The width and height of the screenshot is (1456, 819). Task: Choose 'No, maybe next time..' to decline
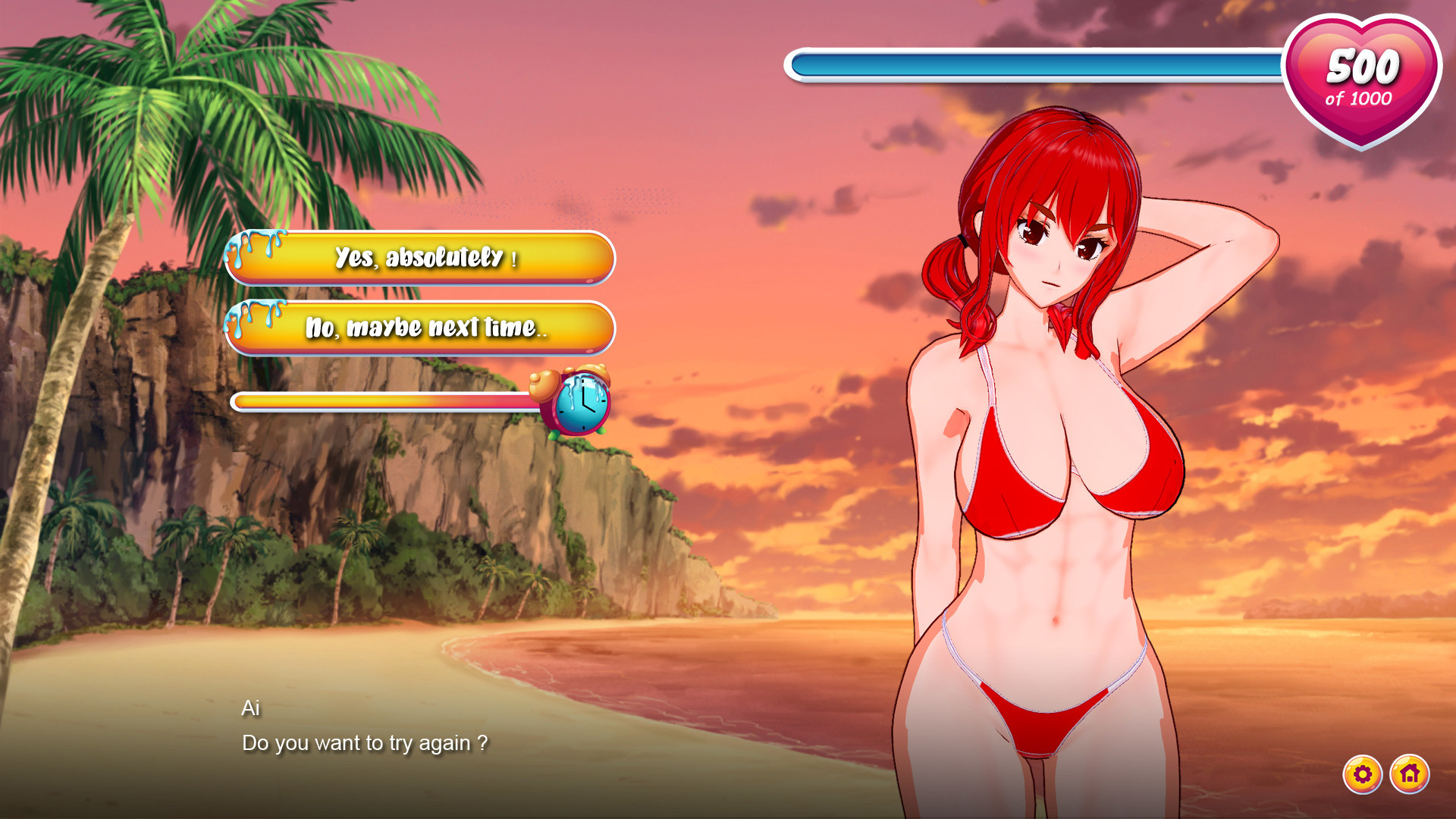[421, 328]
